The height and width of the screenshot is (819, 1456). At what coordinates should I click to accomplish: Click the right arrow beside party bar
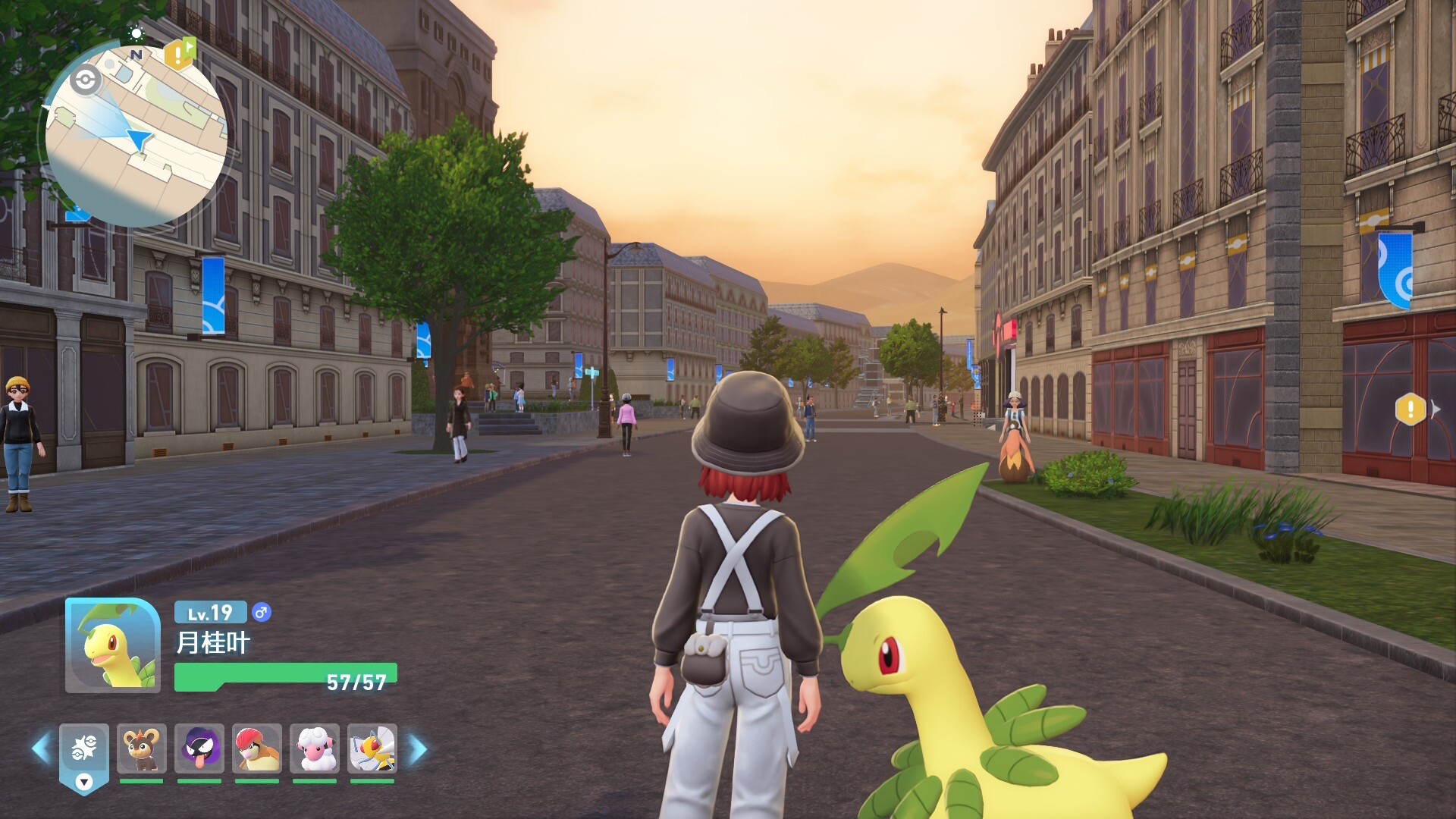coord(418,749)
